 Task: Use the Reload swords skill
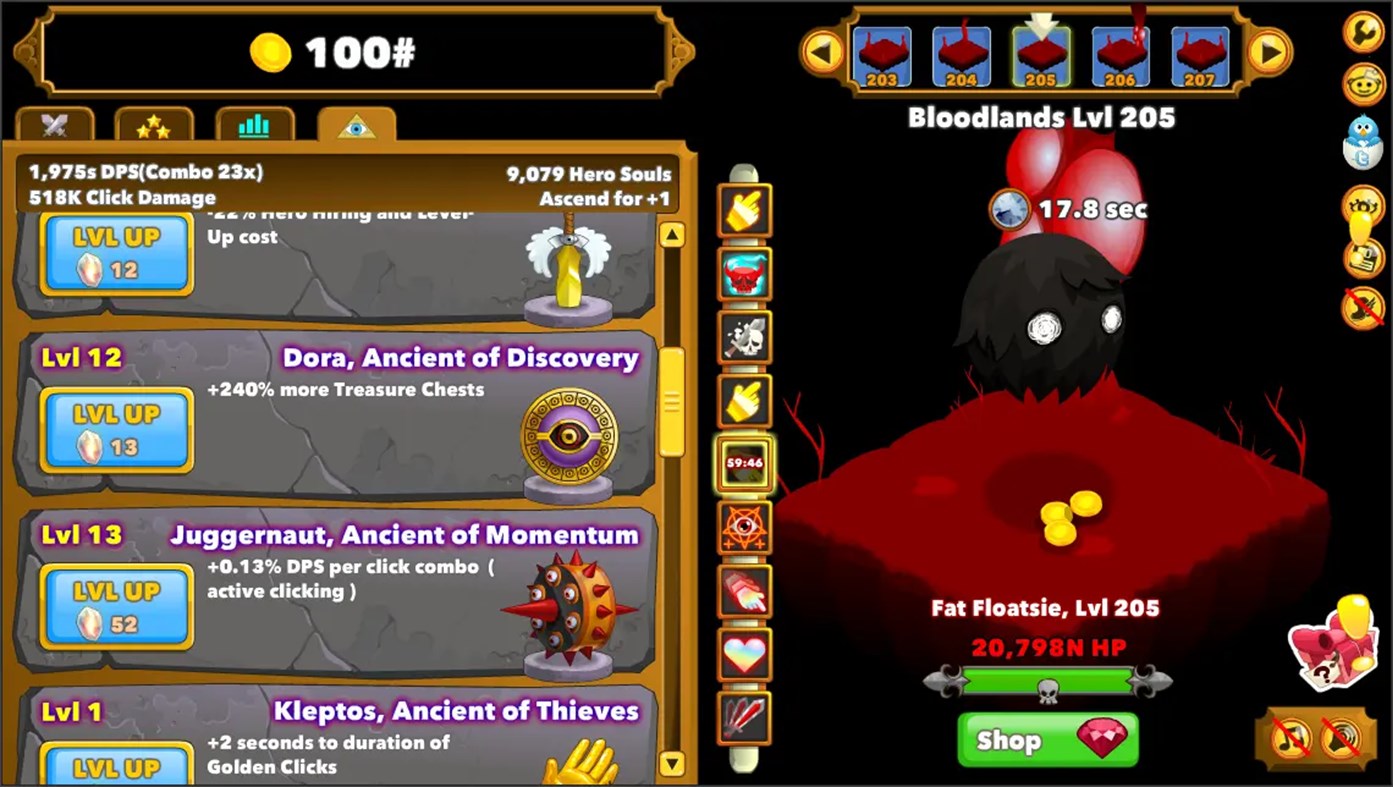[x=744, y=720]
